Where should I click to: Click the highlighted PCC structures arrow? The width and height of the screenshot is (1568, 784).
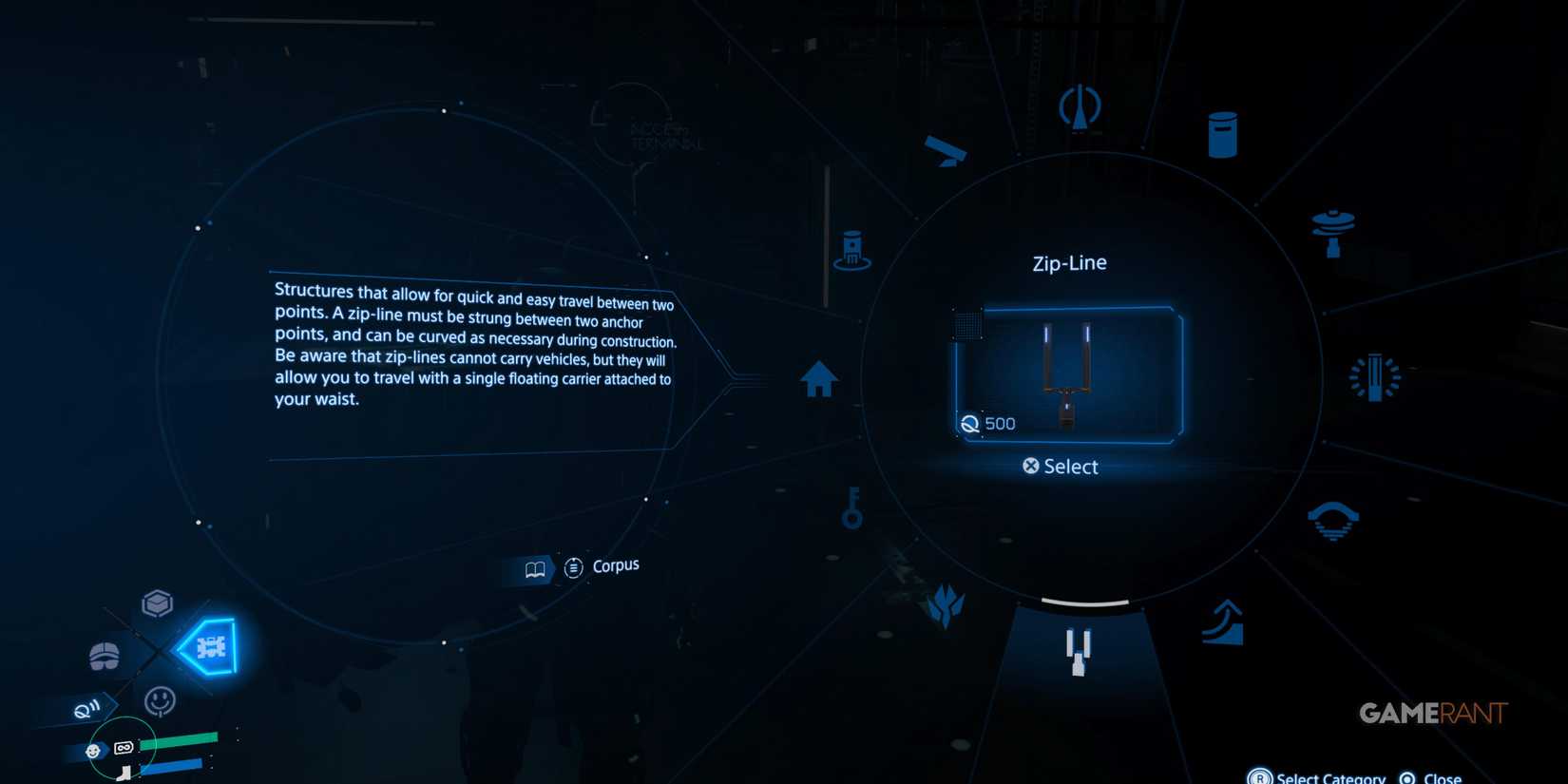[x=208, y=647]
